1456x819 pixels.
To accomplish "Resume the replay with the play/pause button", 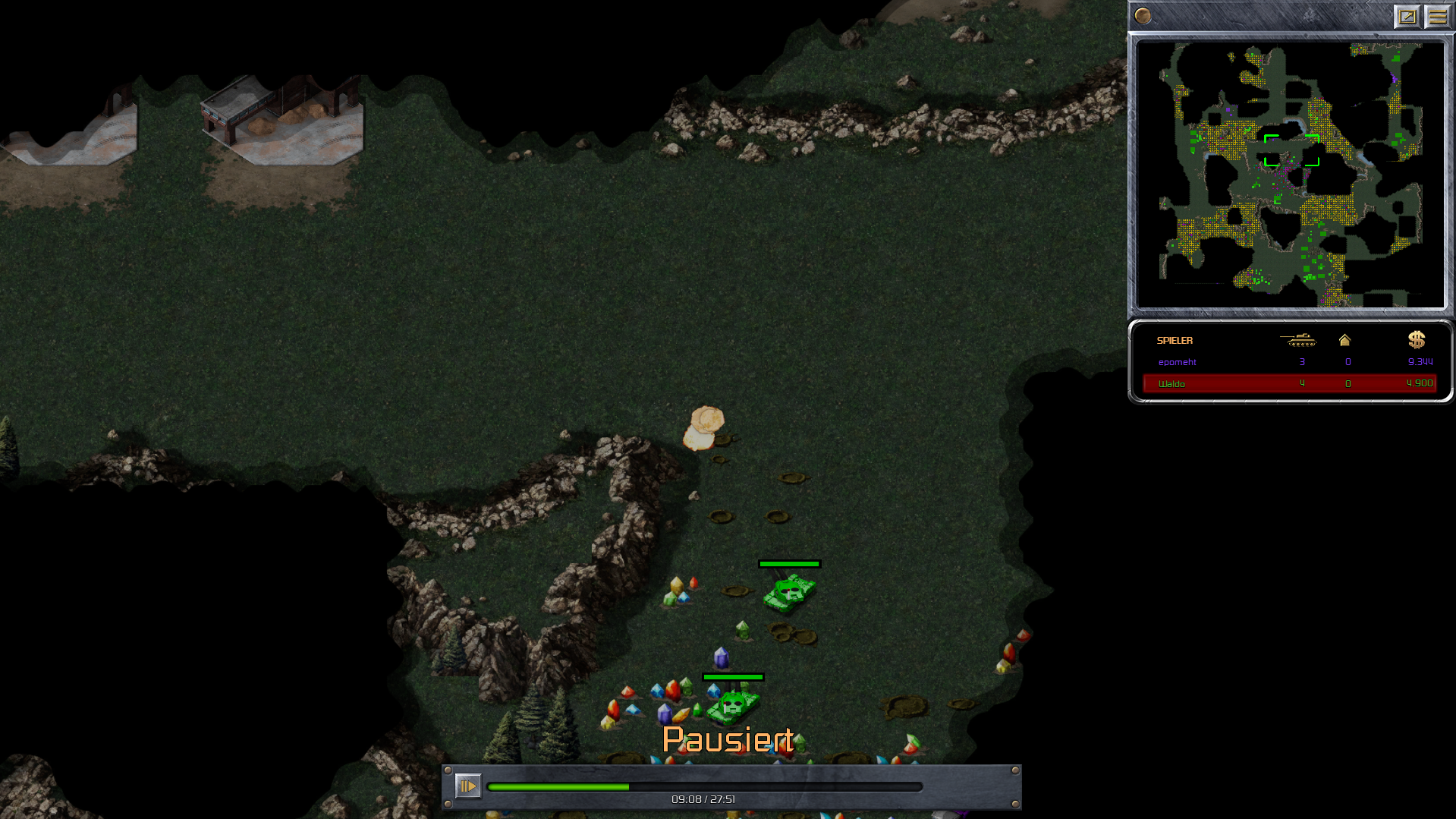I will click(467, 786).
